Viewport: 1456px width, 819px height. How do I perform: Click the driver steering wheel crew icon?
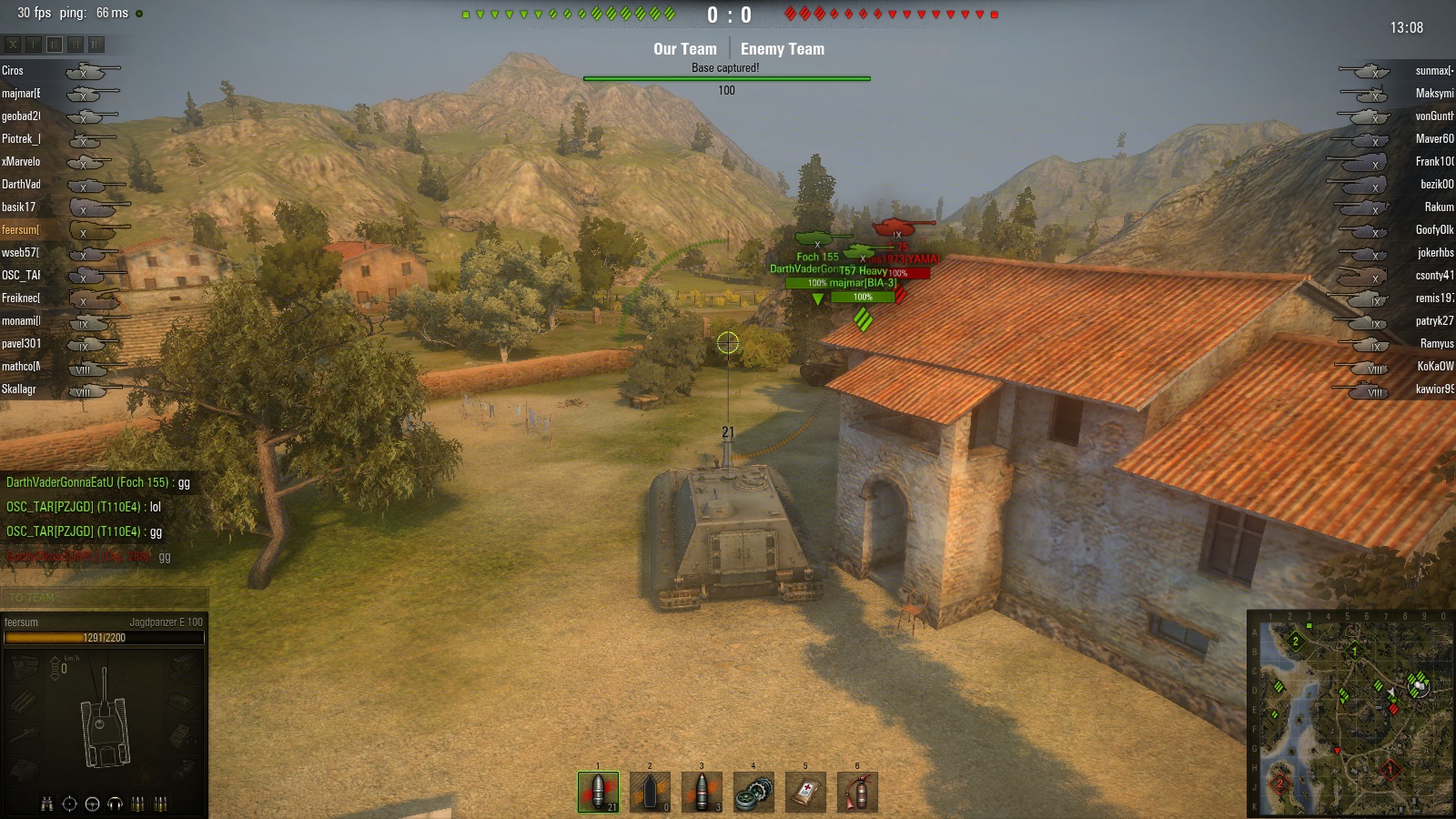(92, 804)
